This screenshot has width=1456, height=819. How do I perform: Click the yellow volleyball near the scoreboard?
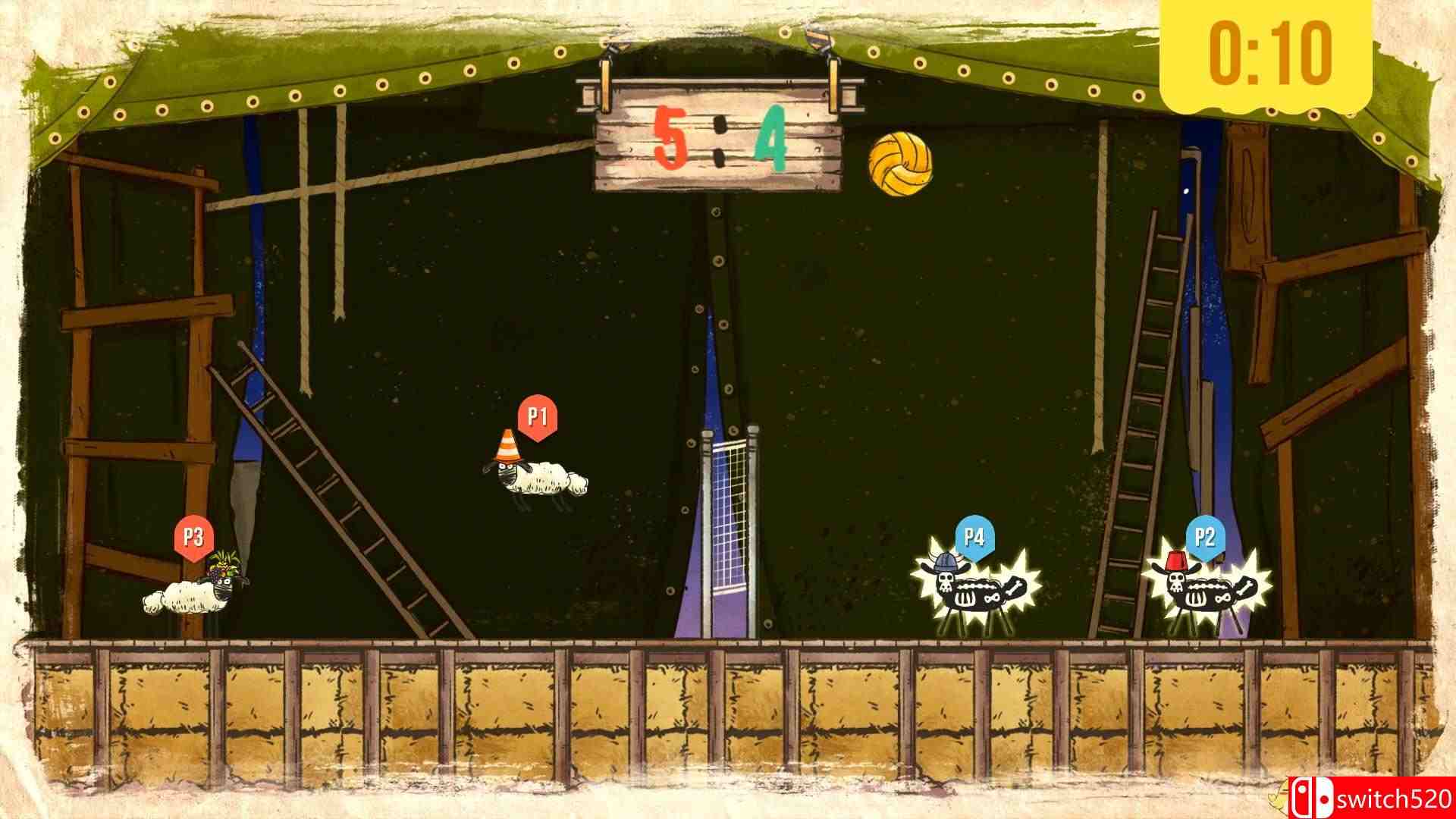pyautogui.click(x=901, y=164)
